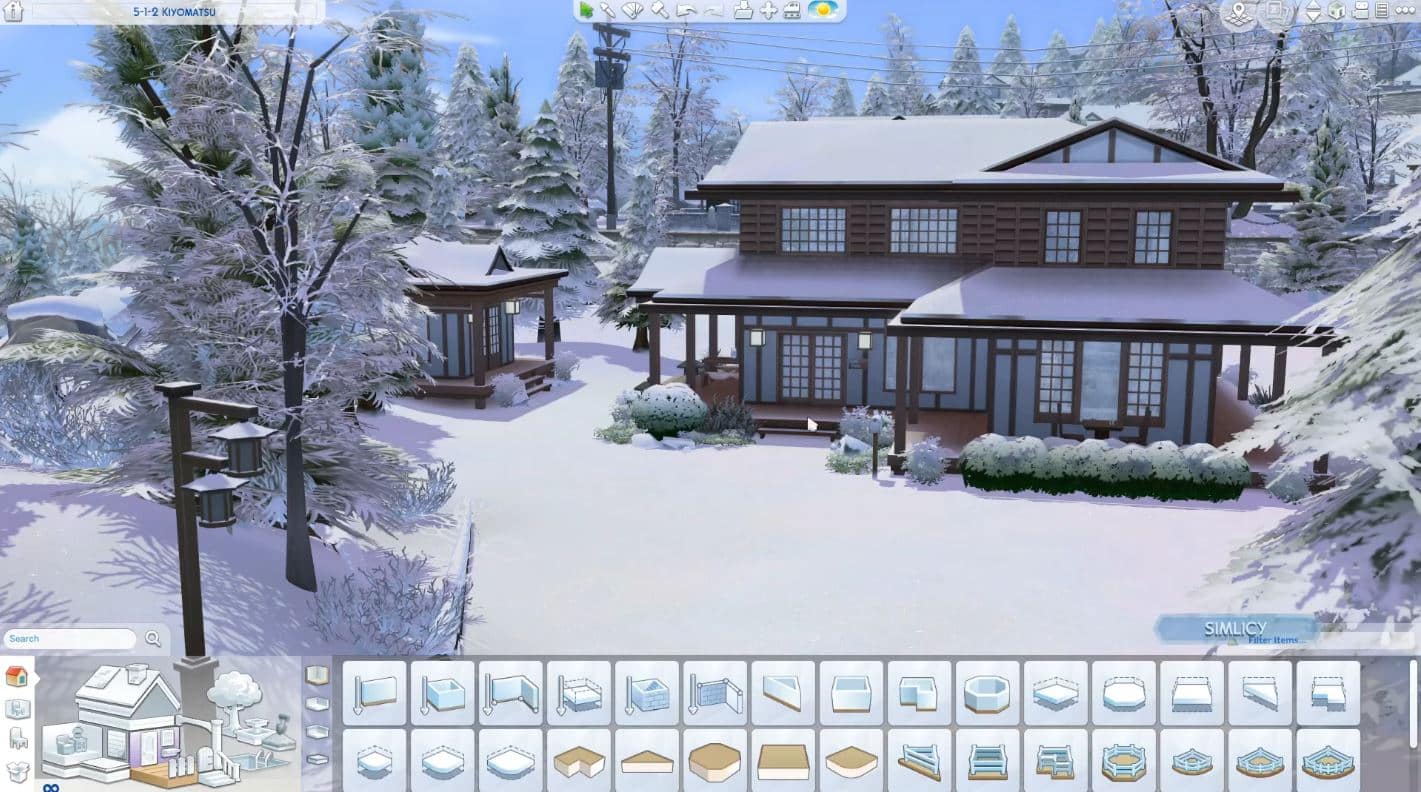Open the move lot cross-arrows tool
1421x792 pixels.
(768, 11)
